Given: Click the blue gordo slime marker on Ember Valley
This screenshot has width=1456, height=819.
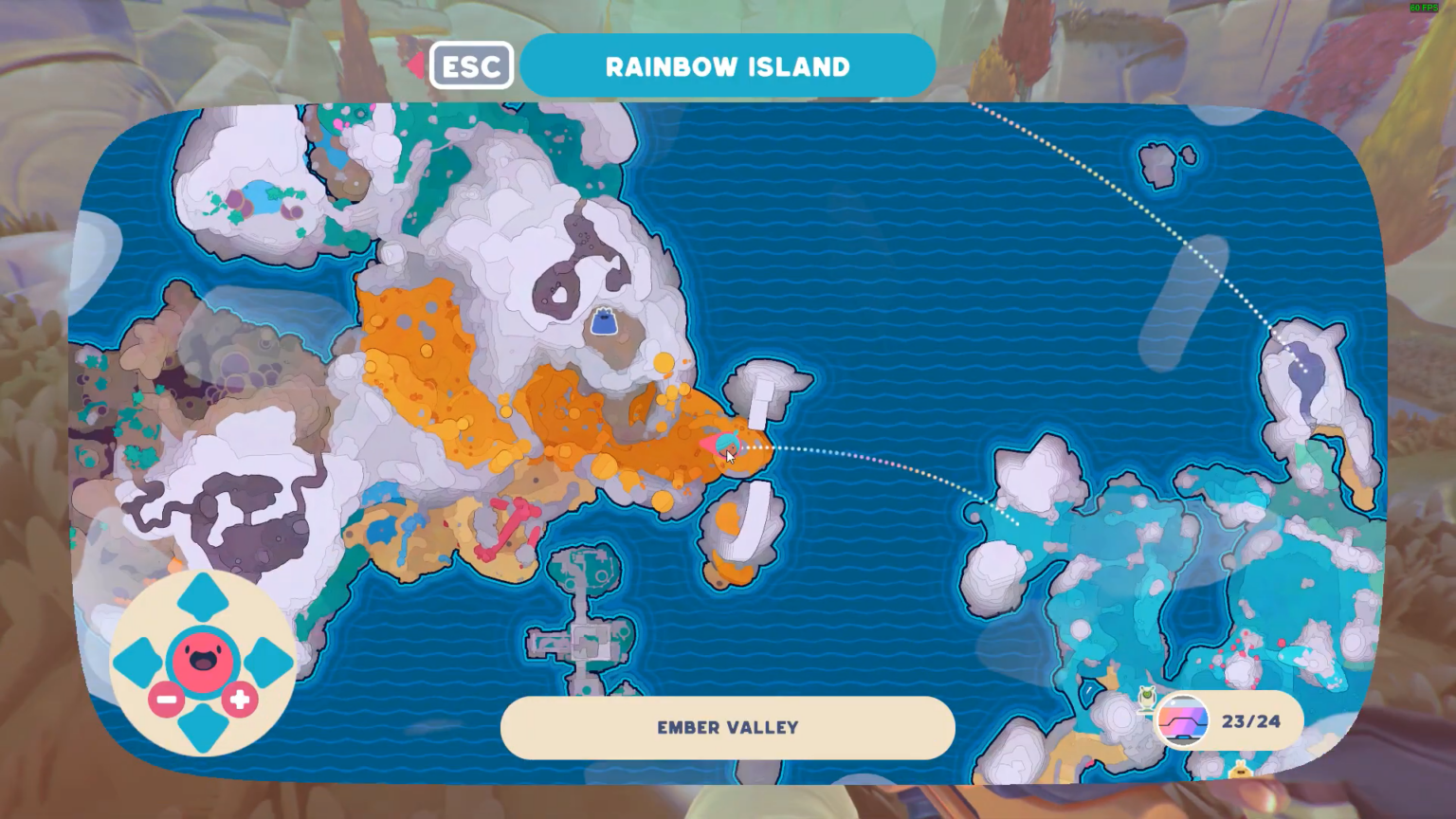Looking at the screenshot, I should pyautogui.click(x=604, y=320).
